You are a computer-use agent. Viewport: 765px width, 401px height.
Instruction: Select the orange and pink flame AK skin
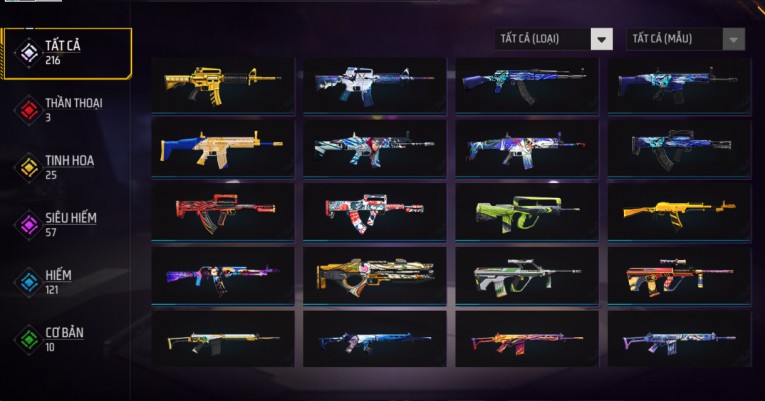tap(527, 339)
